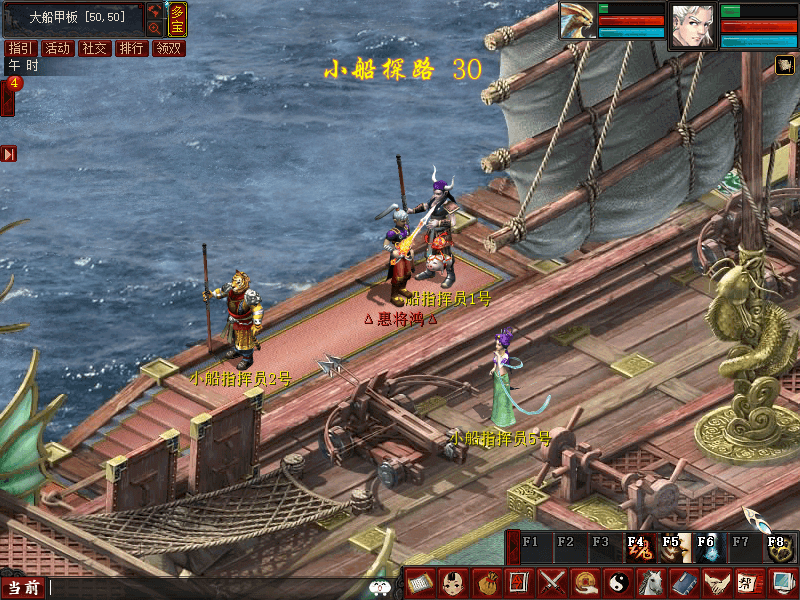
Task: Activate the F6 blue glowing skill
Action: 707,547
